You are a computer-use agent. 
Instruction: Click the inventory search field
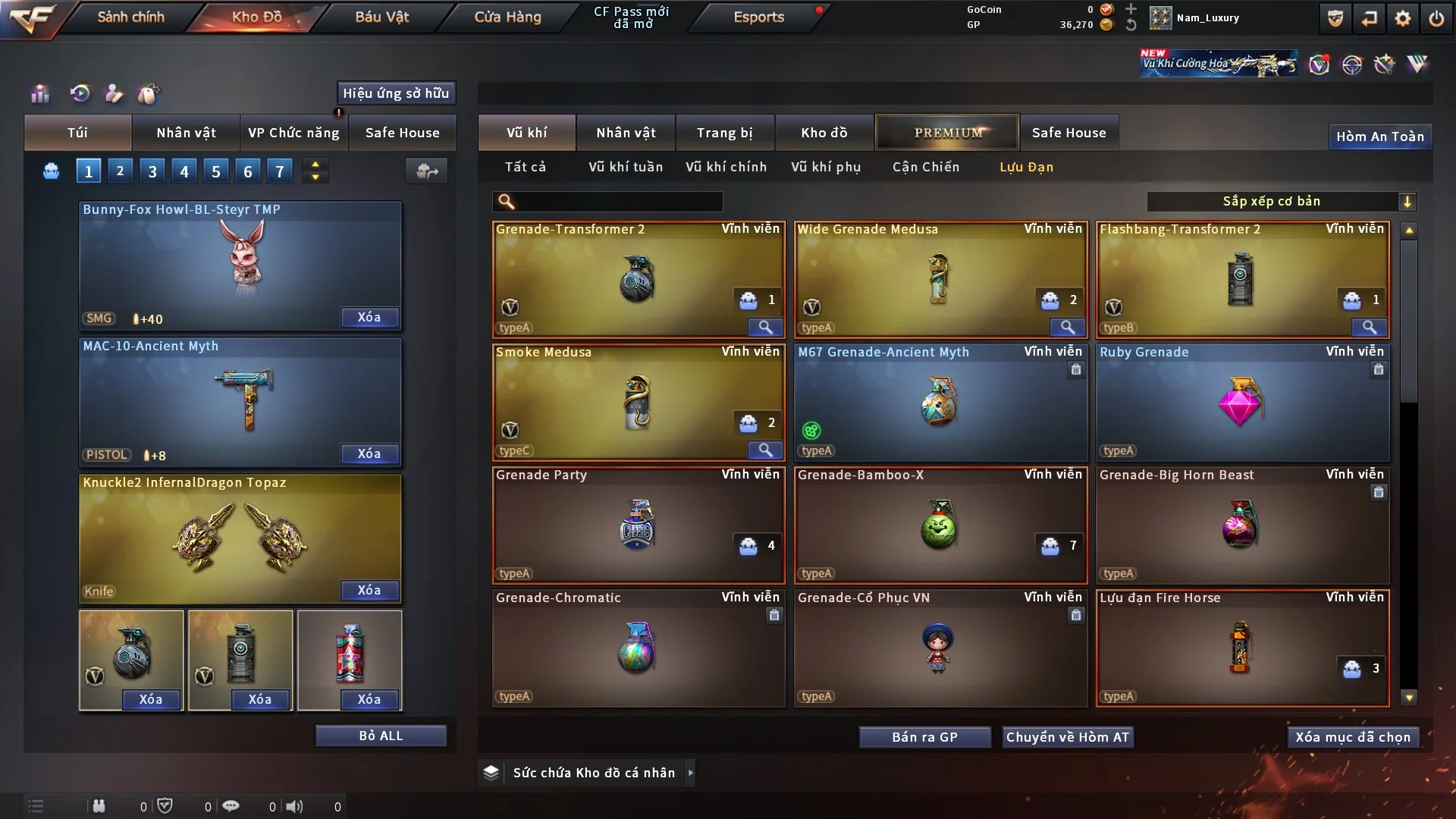(x=618, y=202)
